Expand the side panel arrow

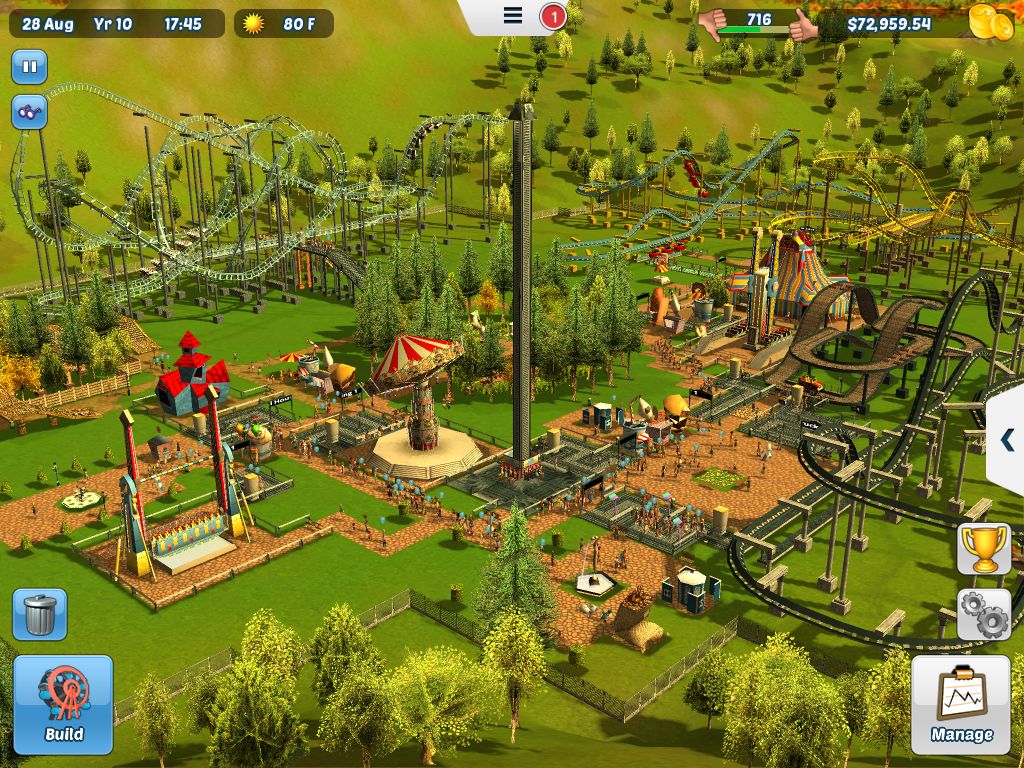click(1007, 439)
